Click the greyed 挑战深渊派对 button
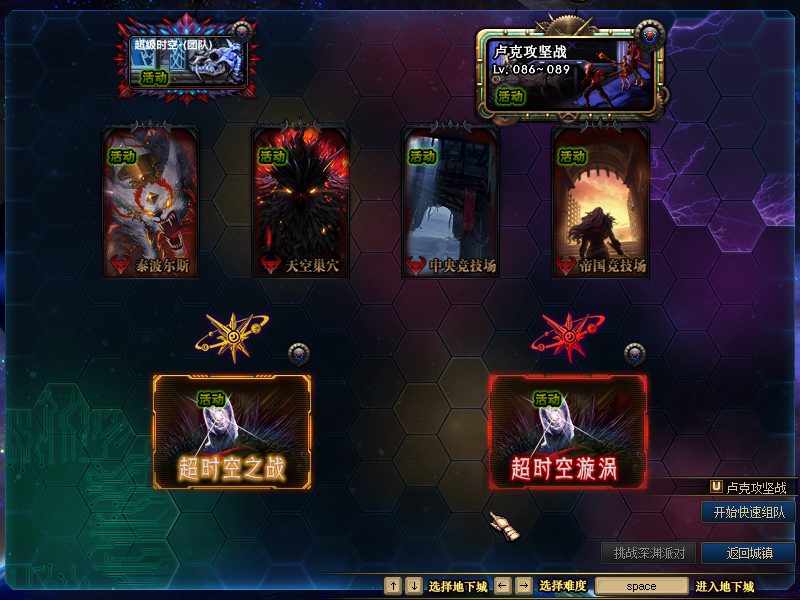The width and height of the screenshot is (800, 600). [649, 553]
